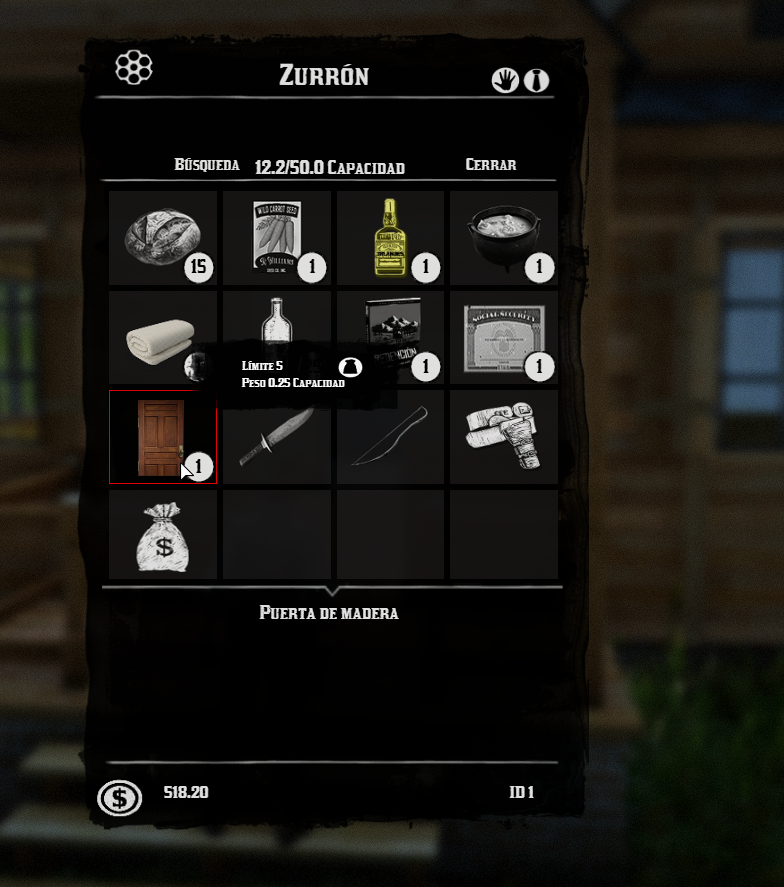Click the dollar coin money icon

tap(120, 797)
